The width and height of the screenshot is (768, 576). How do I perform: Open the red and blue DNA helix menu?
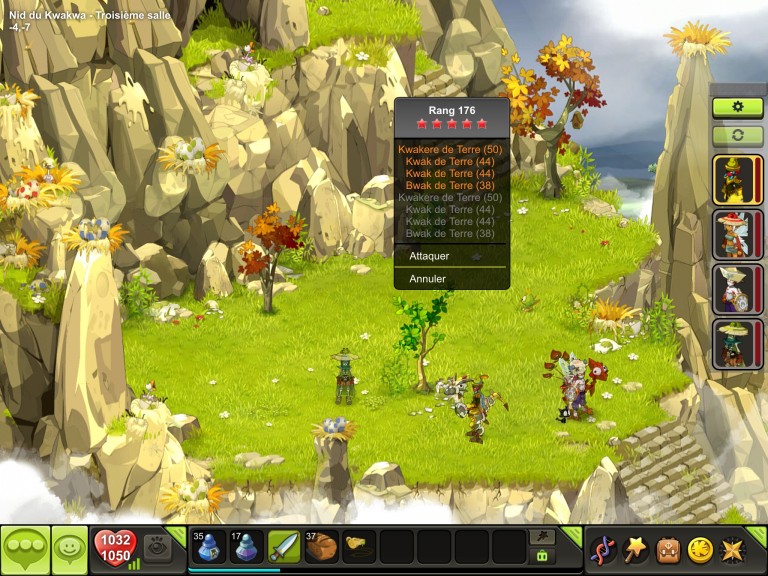[x=603, y=550]
